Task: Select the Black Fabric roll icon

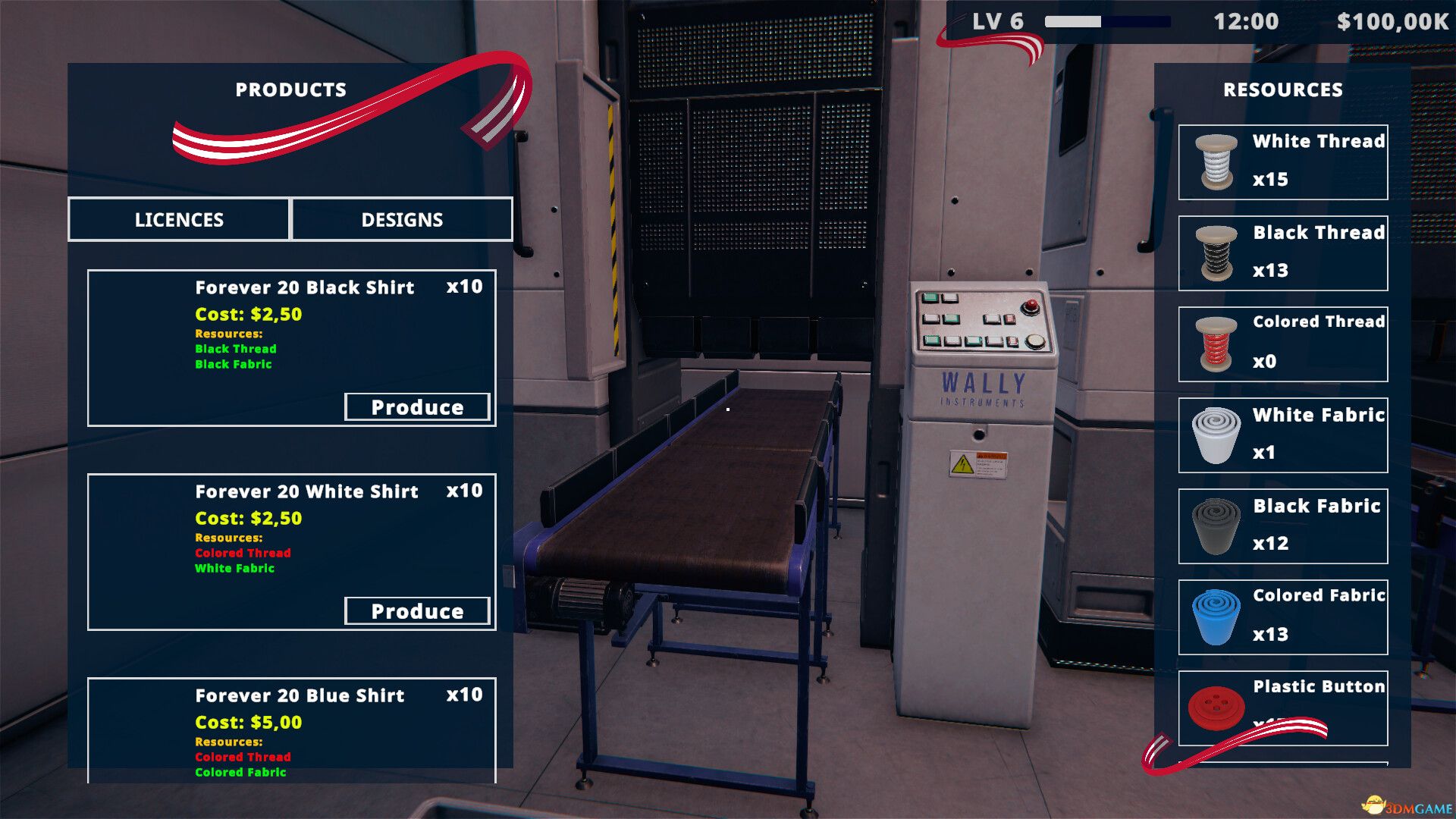Action: tap(1217, 525)
